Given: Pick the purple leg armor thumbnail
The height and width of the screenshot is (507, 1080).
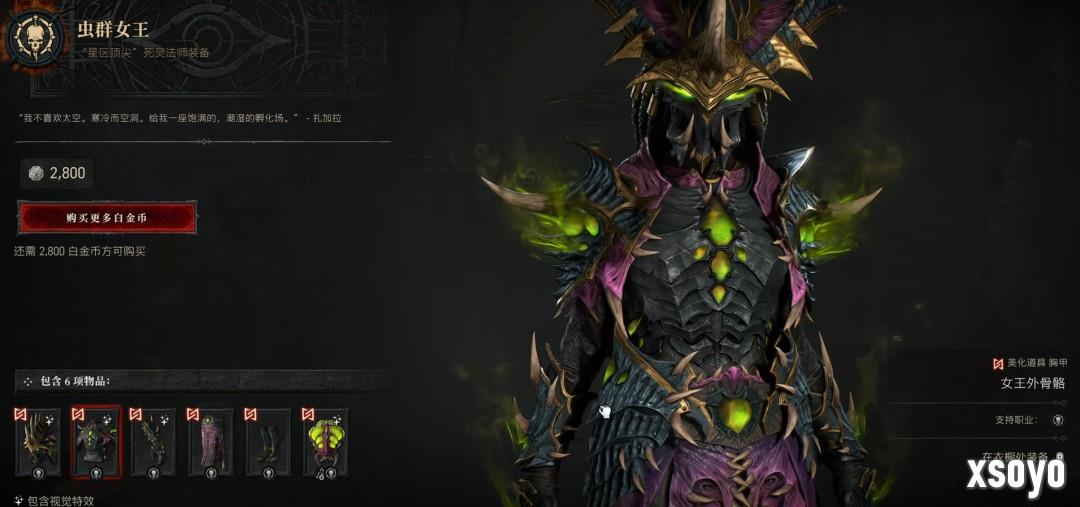Looking at the screenshot, I should tap(210, 443).
